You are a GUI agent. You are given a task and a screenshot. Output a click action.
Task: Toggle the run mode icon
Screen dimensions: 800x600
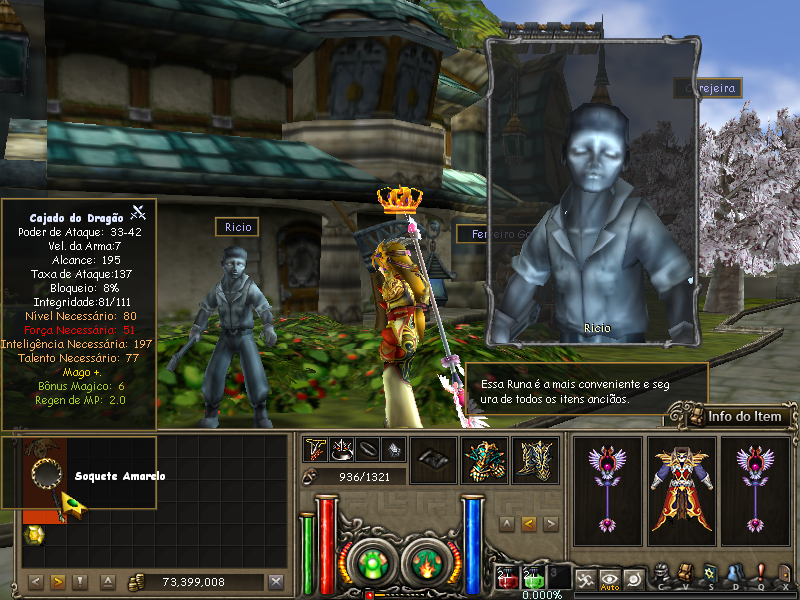(584, 577)
